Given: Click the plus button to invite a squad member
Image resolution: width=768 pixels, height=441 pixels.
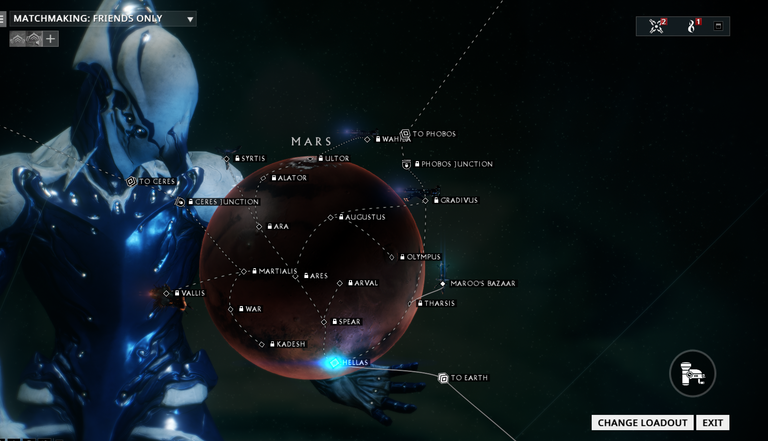Looking at the screenshot, I should click(x=50, y=39).
